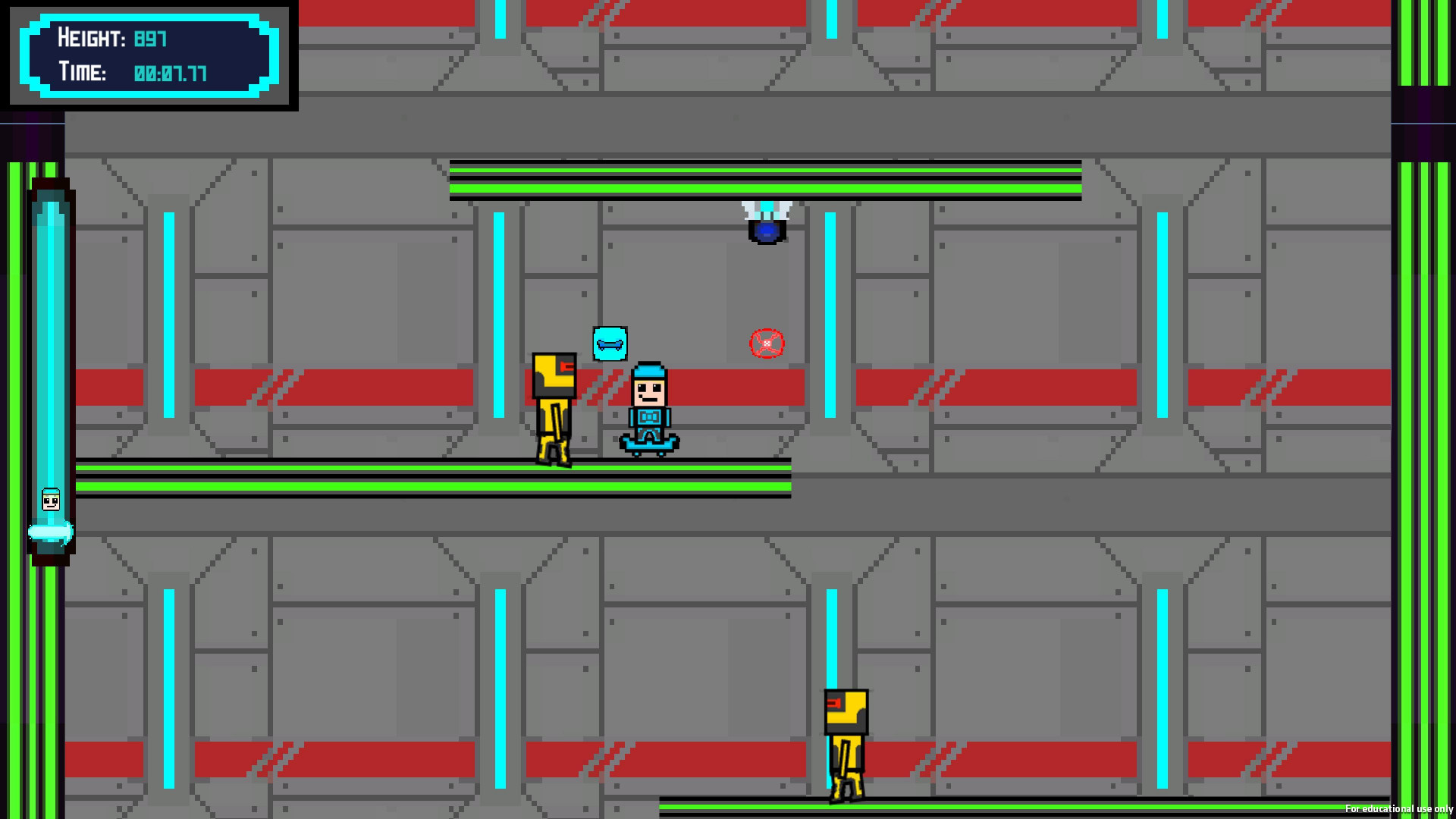This screenshot has height=819, width=1456.
Task: Collect the skateboard power-up pickup
Action: tap(609, 344)
